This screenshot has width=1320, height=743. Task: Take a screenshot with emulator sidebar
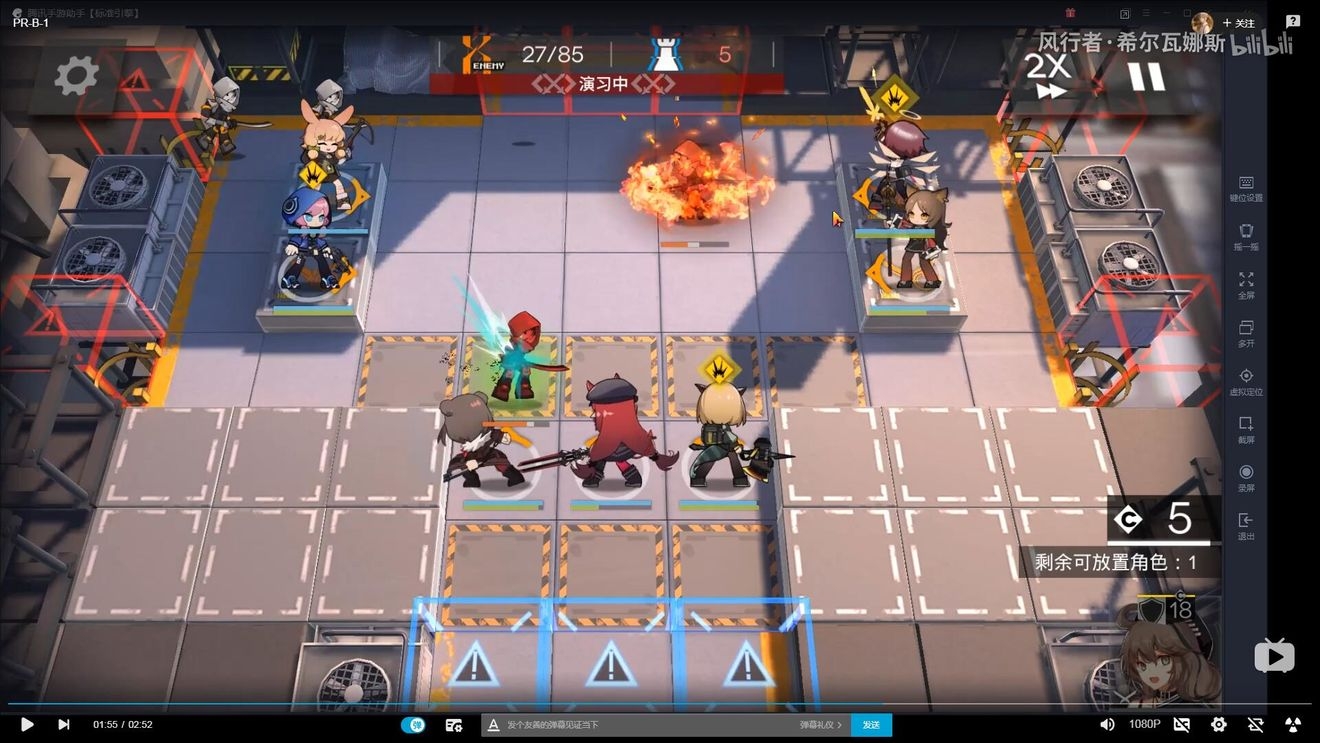click(x=1246, y=429)
